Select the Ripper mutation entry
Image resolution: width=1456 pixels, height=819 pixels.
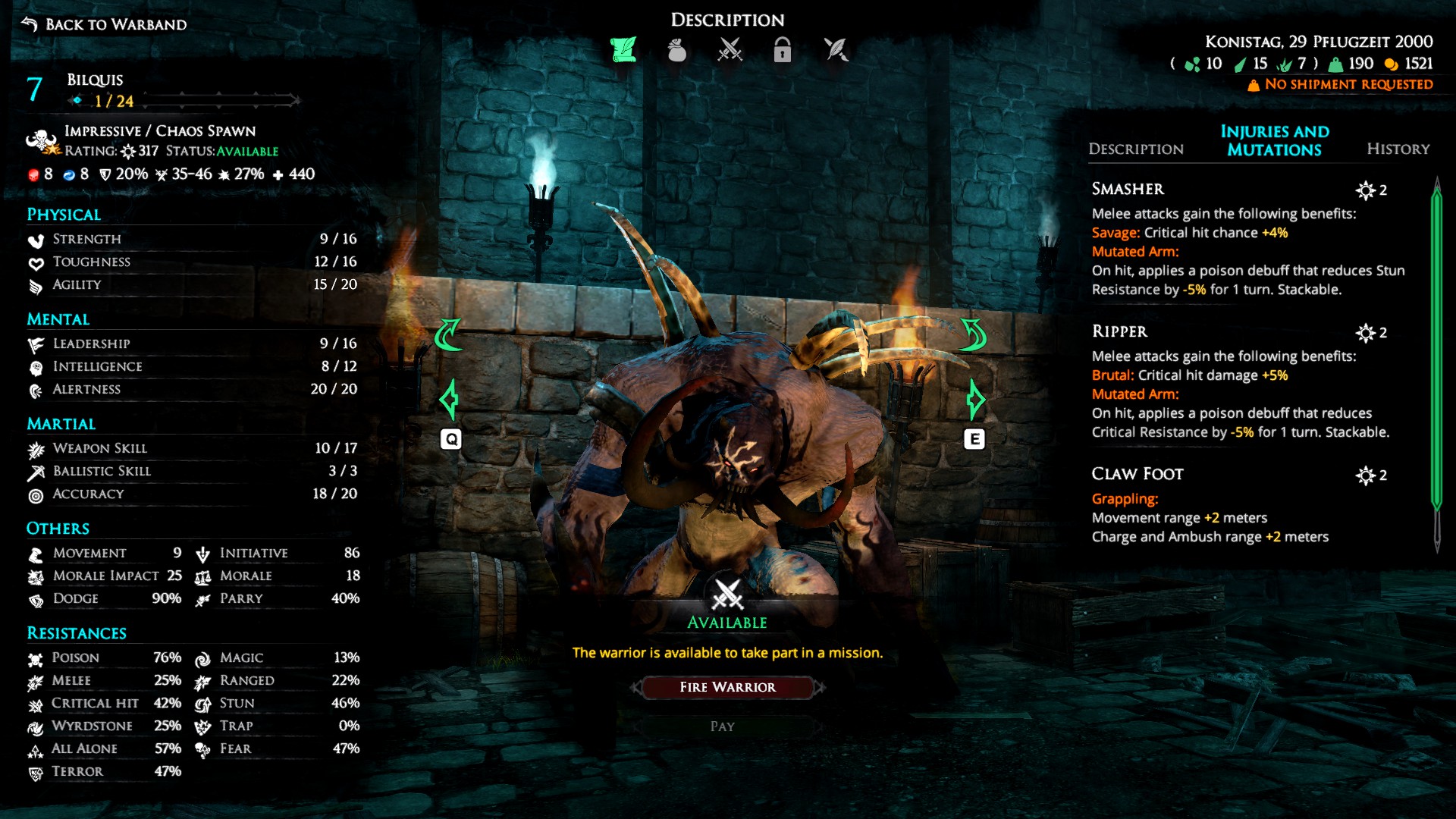coord(1119,331)
